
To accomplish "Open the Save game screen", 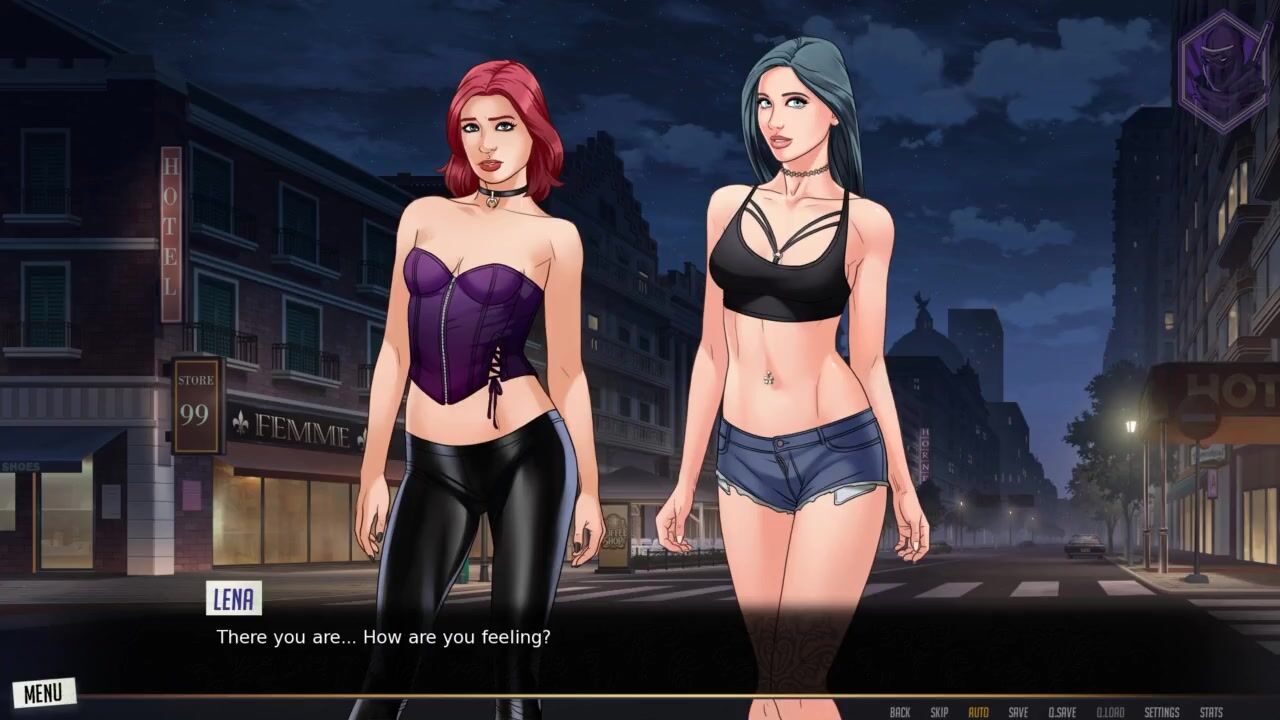I will 1018,712.
